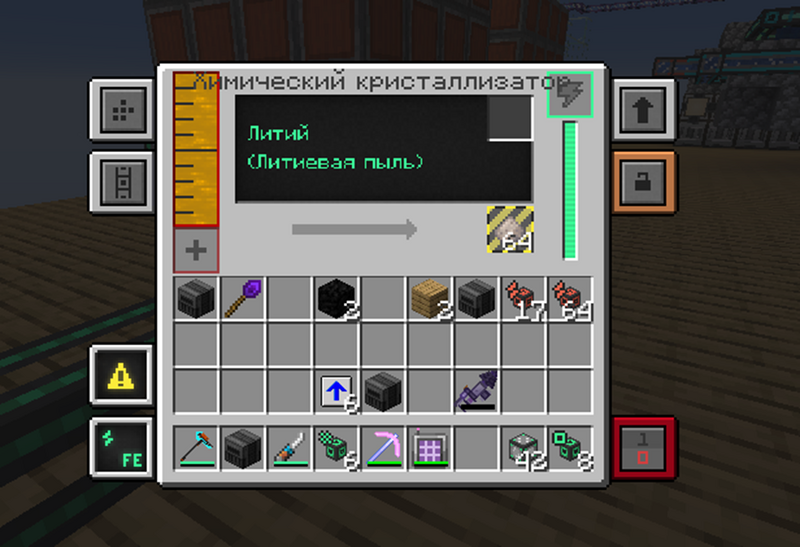Open the side configuration tab with dots icon
Viewport: 800px width, 547px height.
click(121, 109)
